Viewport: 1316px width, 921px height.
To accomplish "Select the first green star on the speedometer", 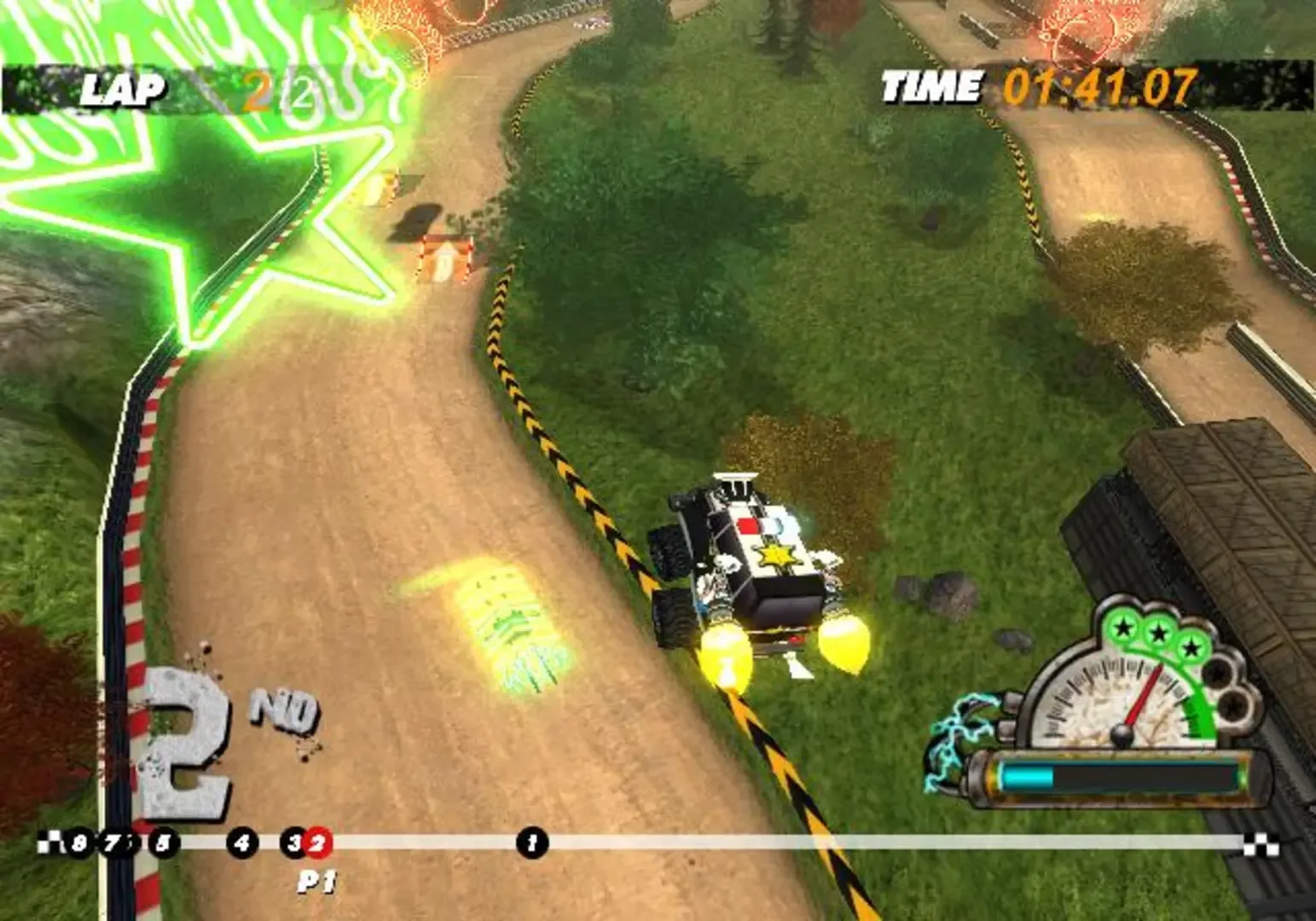I will (1122, 628).
